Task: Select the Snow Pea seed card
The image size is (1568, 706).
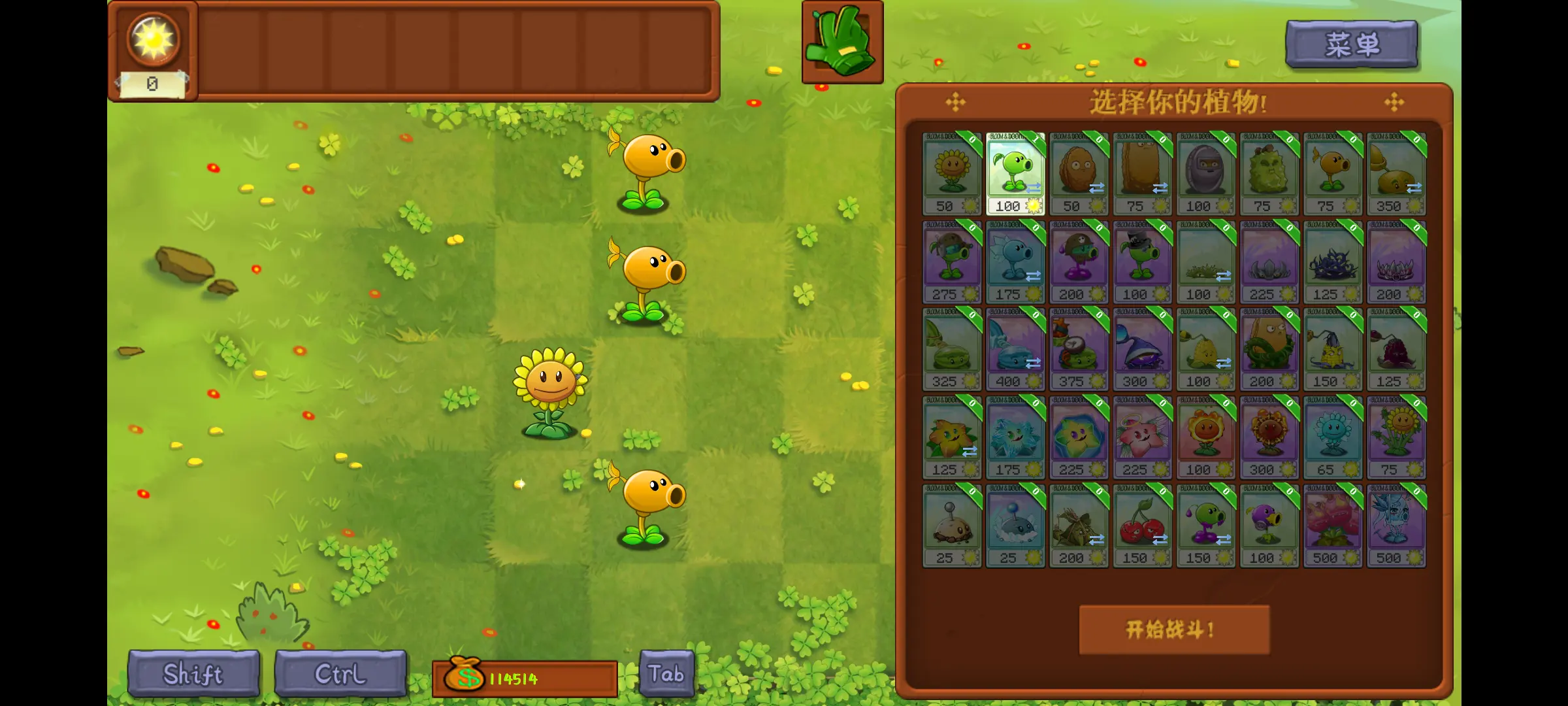Action: (x=1015, y=258)
